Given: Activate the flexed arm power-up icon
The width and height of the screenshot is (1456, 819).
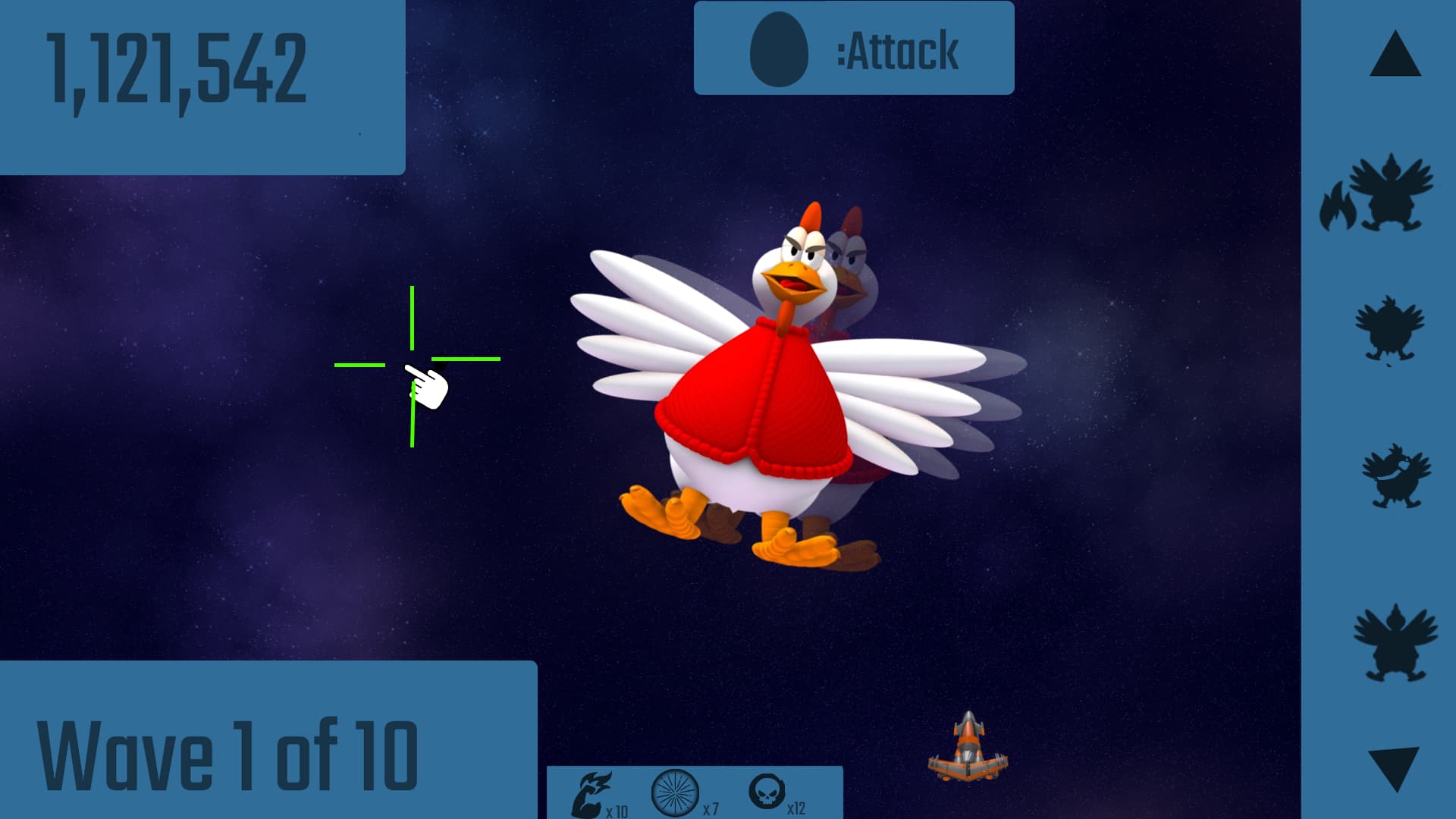Looking at the screenshot, I should point(592,793).
